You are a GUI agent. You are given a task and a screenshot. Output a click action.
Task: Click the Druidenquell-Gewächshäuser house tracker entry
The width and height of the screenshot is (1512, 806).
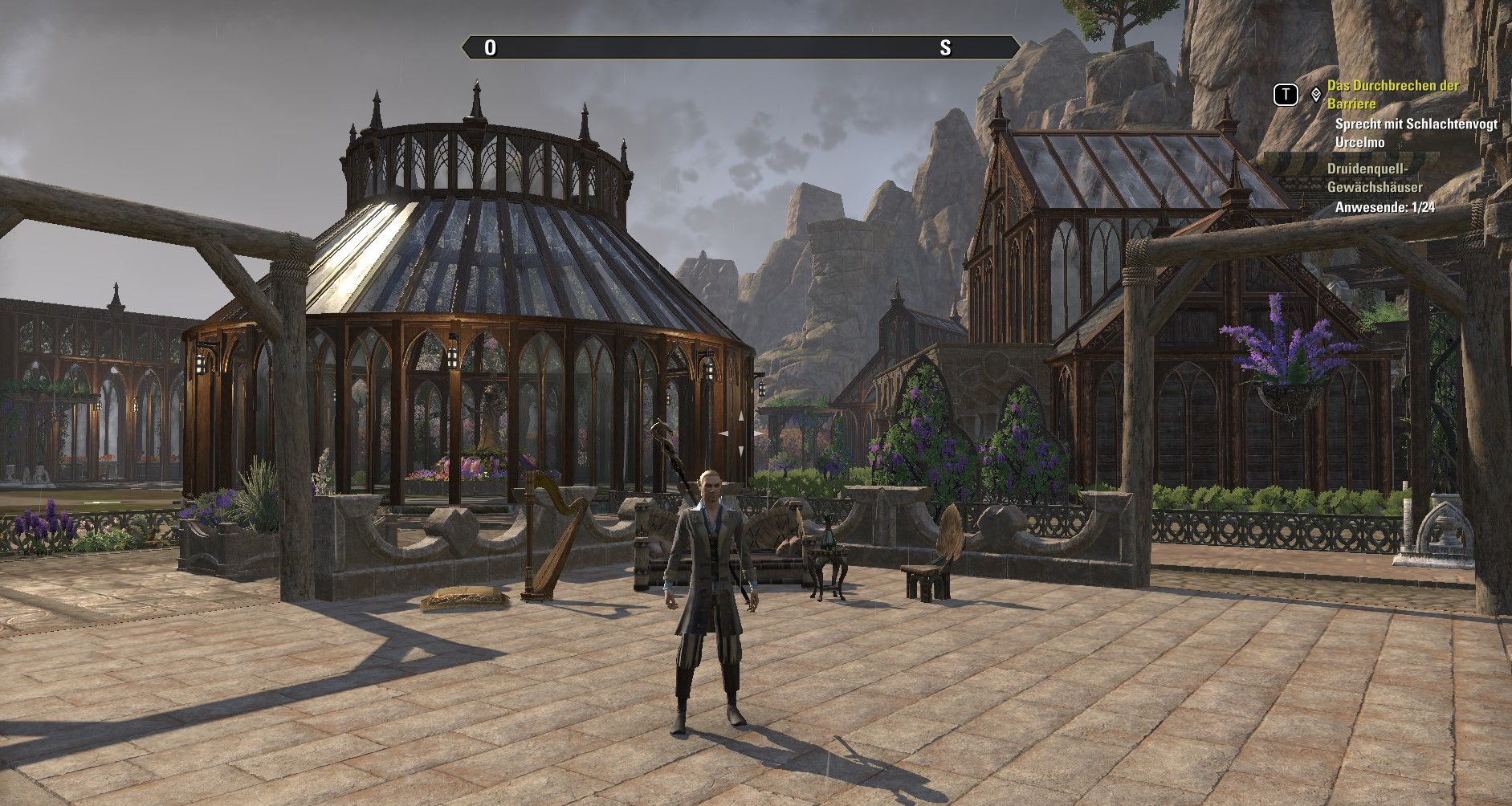[1373, 178]
